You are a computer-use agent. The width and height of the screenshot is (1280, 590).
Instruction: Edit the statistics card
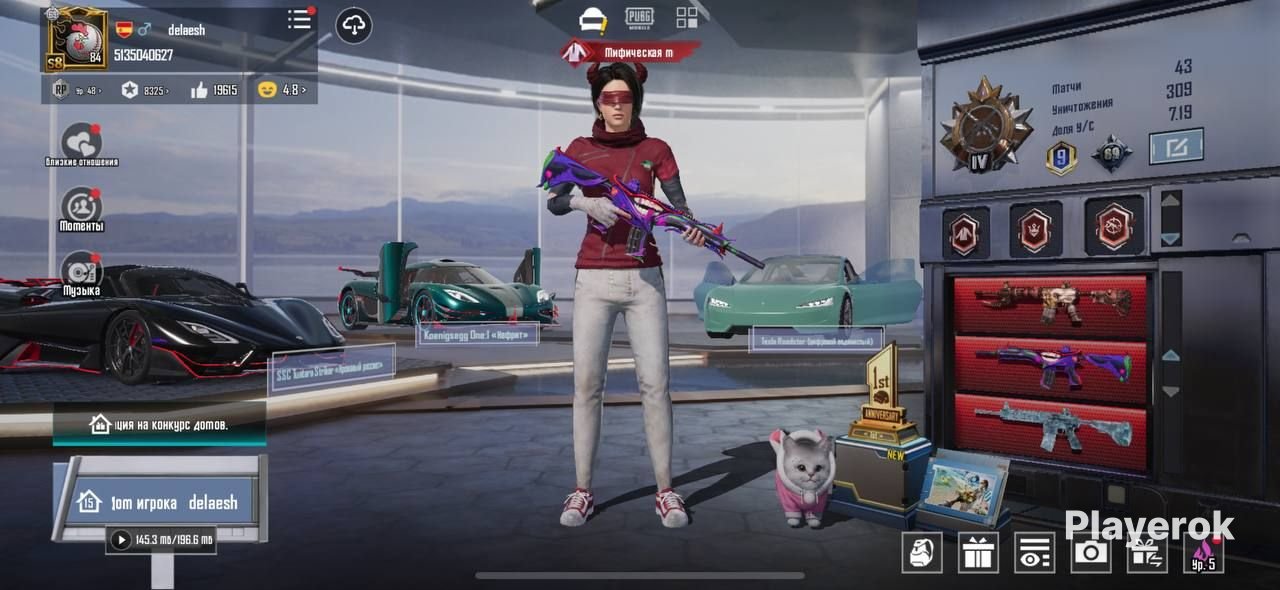pyautogui.click(x=1175, y=146)
